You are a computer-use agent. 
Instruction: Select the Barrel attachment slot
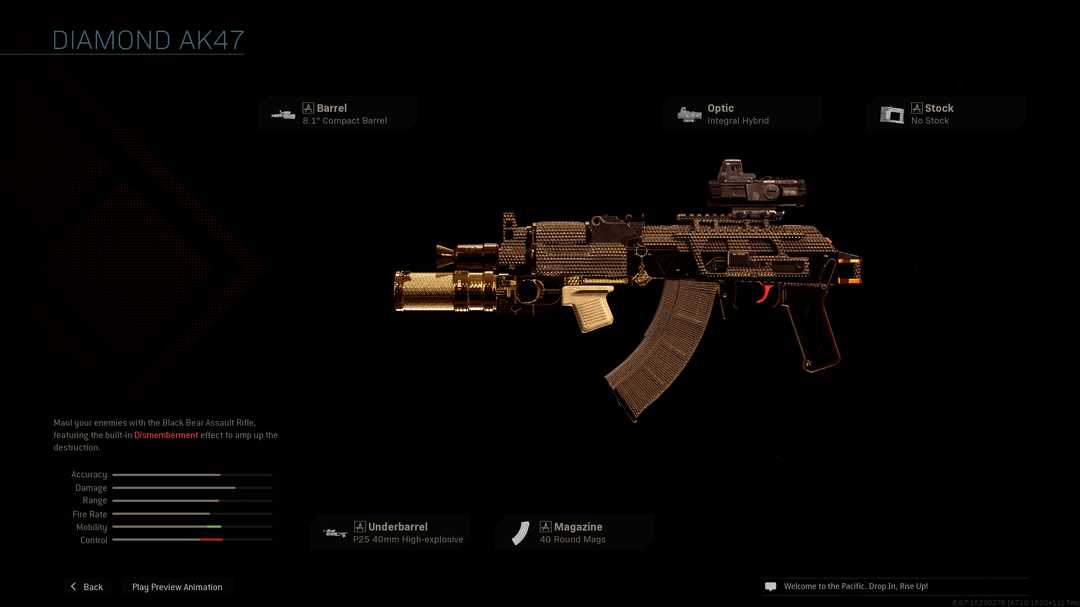(x=338, y=114)
